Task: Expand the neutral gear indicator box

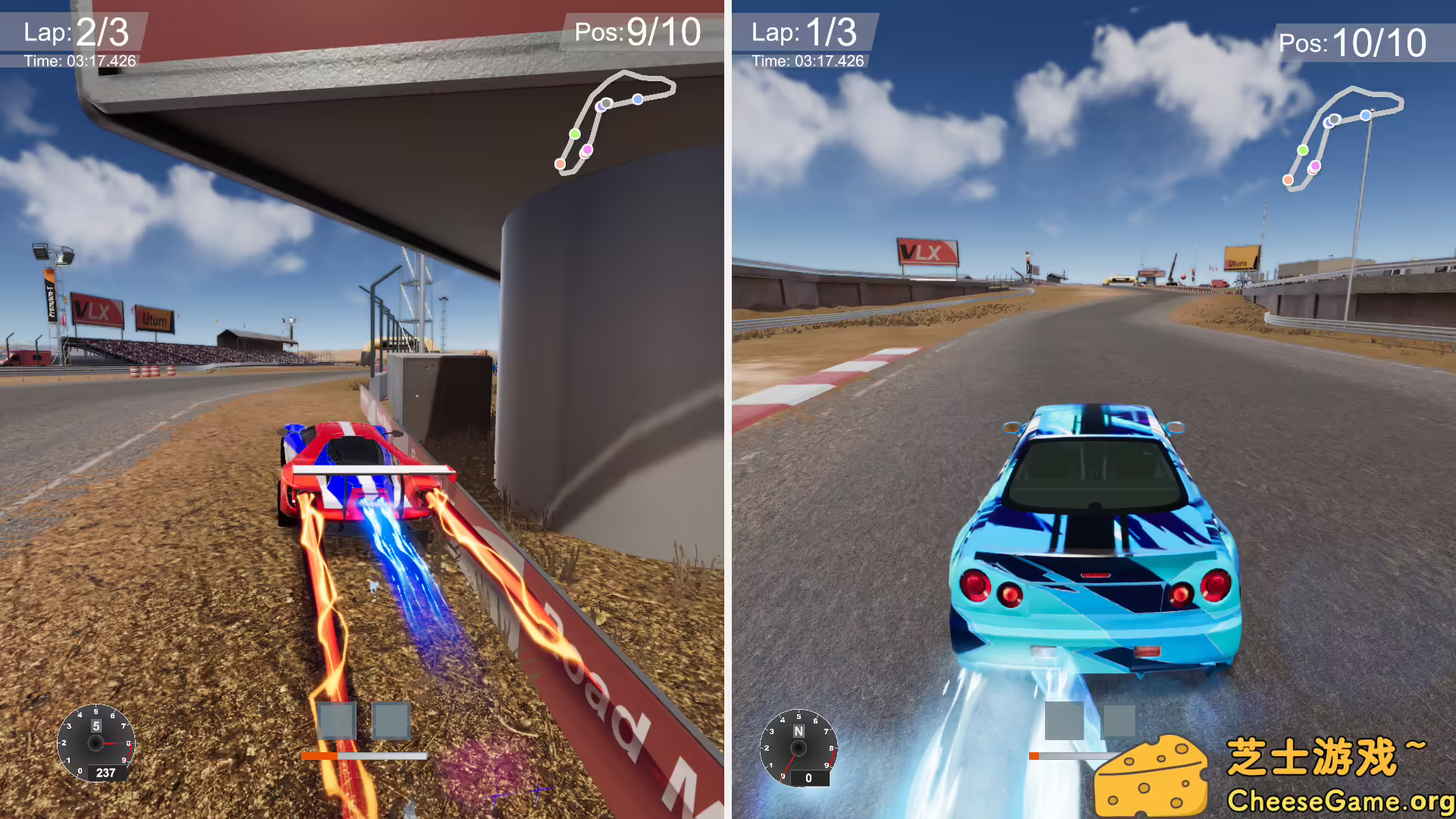Action: [x=798, y=730]
